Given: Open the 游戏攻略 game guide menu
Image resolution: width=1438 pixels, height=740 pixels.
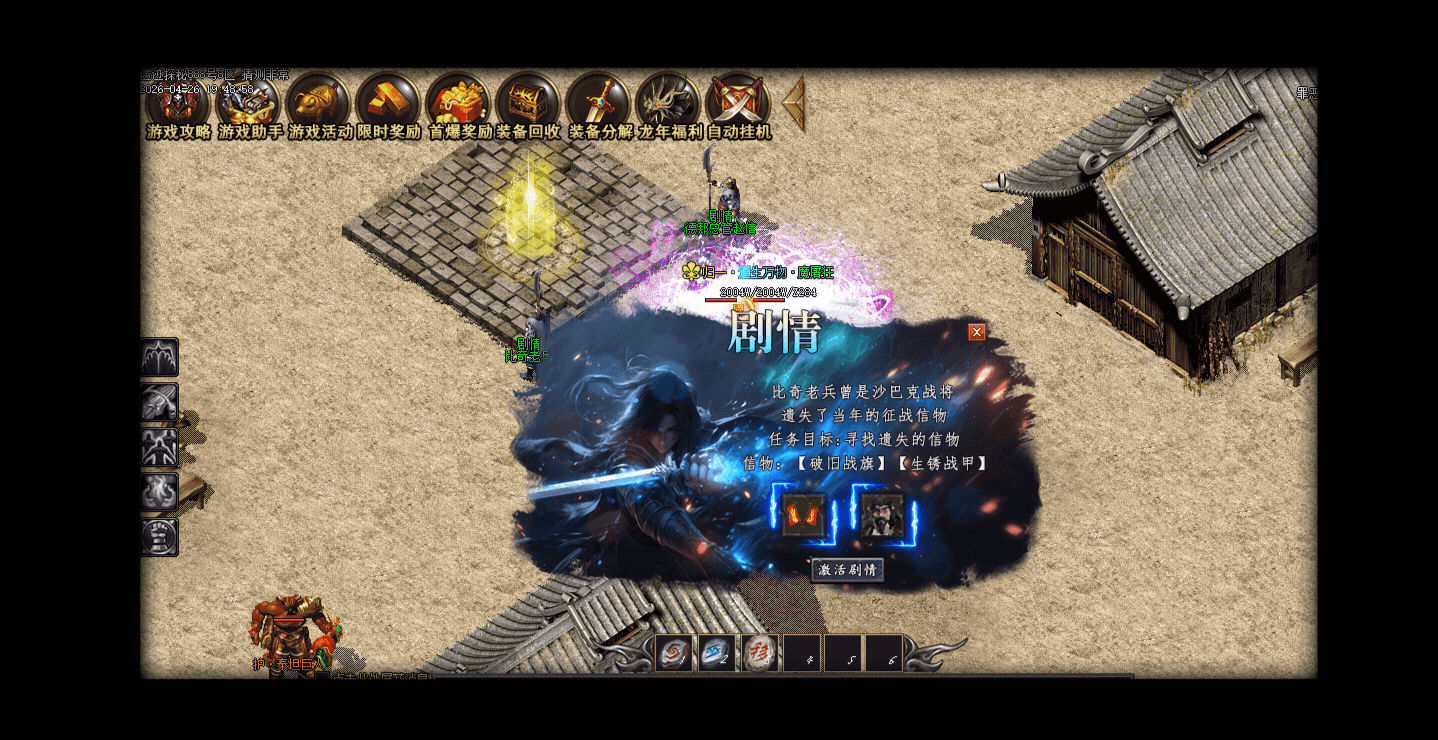Looking at the screenshot, I should coord(178,104).
